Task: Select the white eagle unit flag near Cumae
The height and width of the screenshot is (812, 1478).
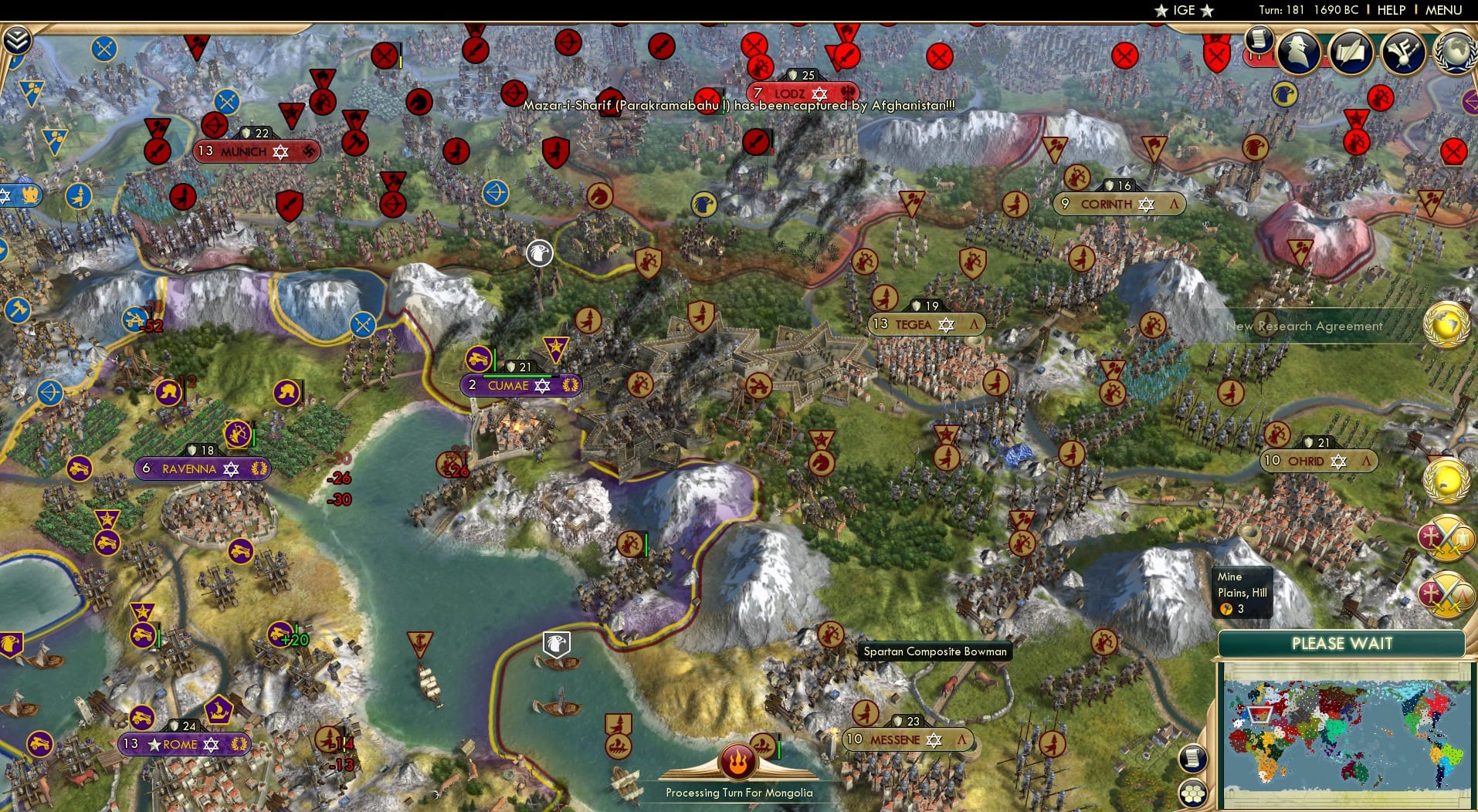Action: coord(539,253)
